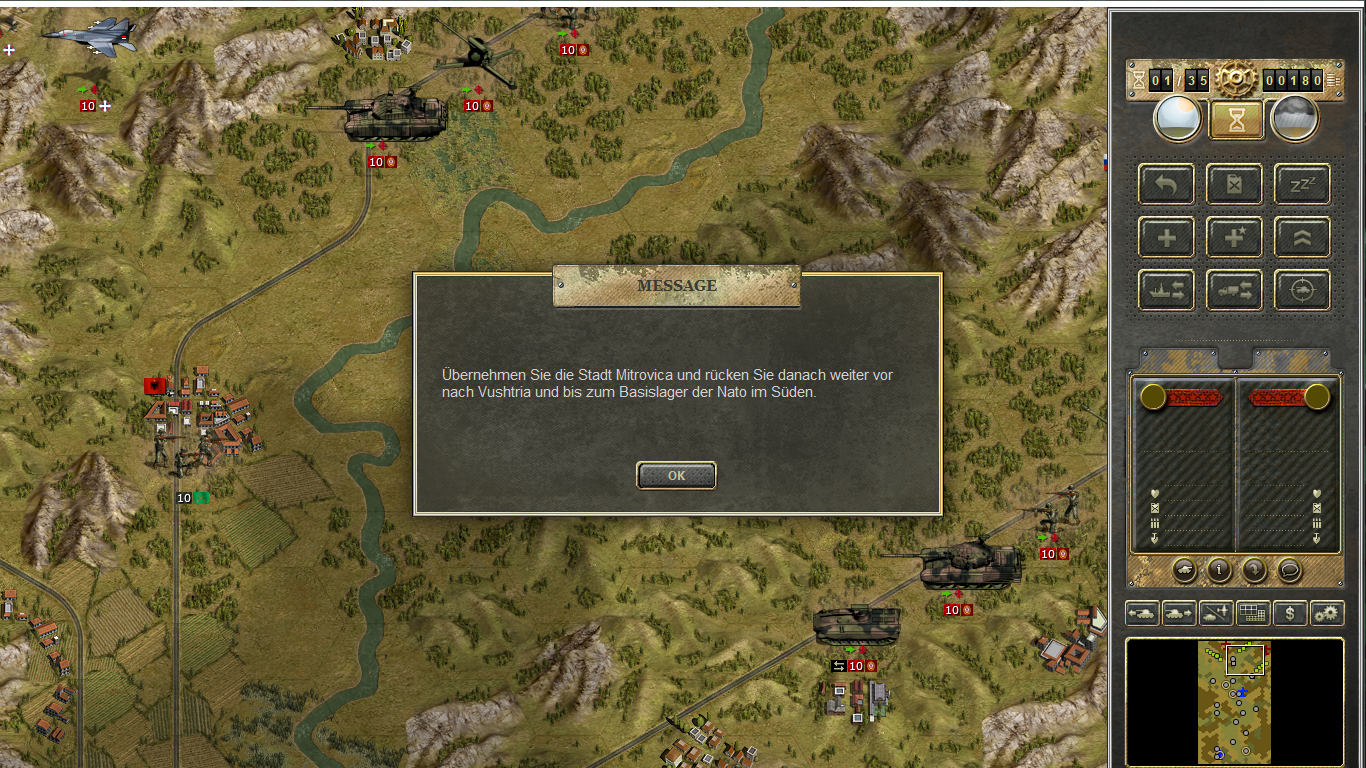End the turn with the hourglass button
Viewport: 1366px width, 768px height.
point(1236,120)
